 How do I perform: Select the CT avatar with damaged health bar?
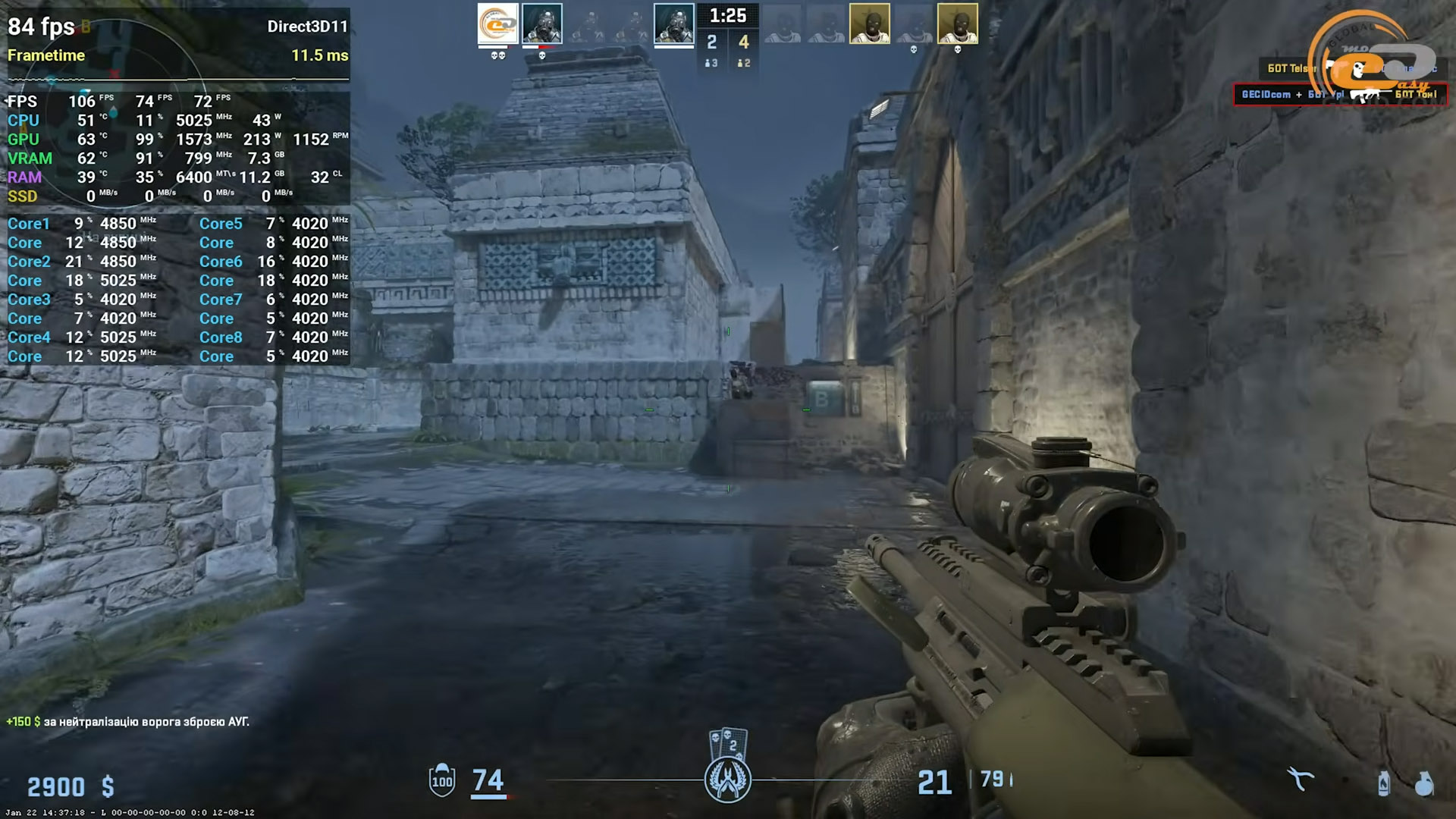coord(541,24)
